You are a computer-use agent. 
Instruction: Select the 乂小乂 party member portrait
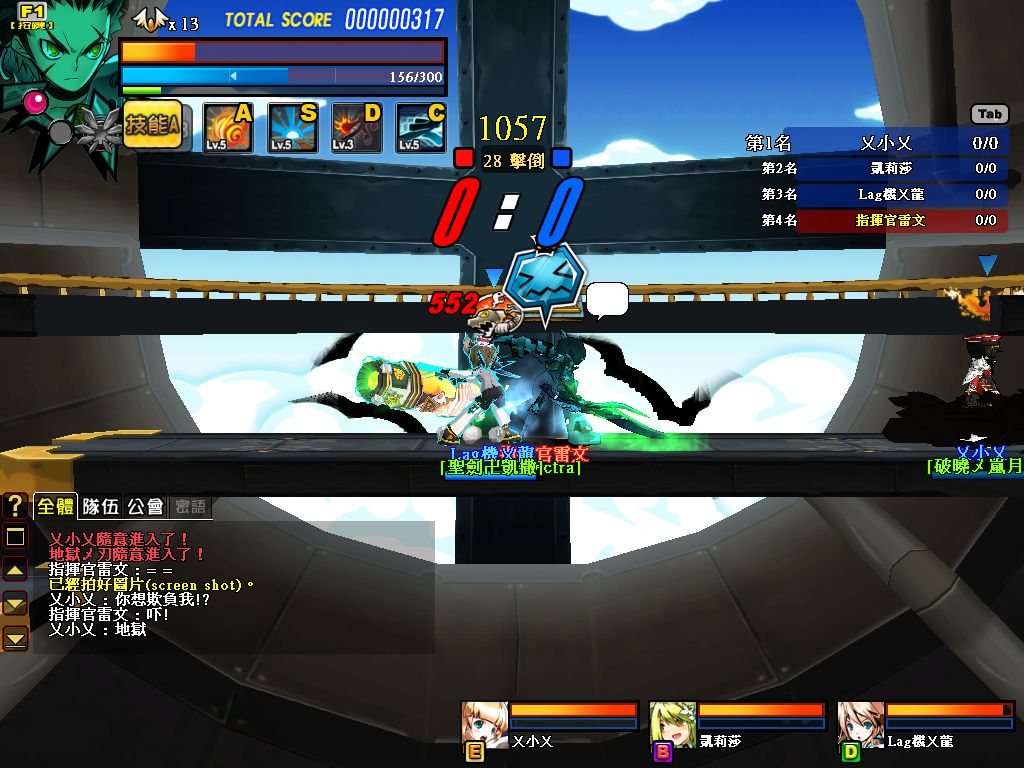(485, 724)
